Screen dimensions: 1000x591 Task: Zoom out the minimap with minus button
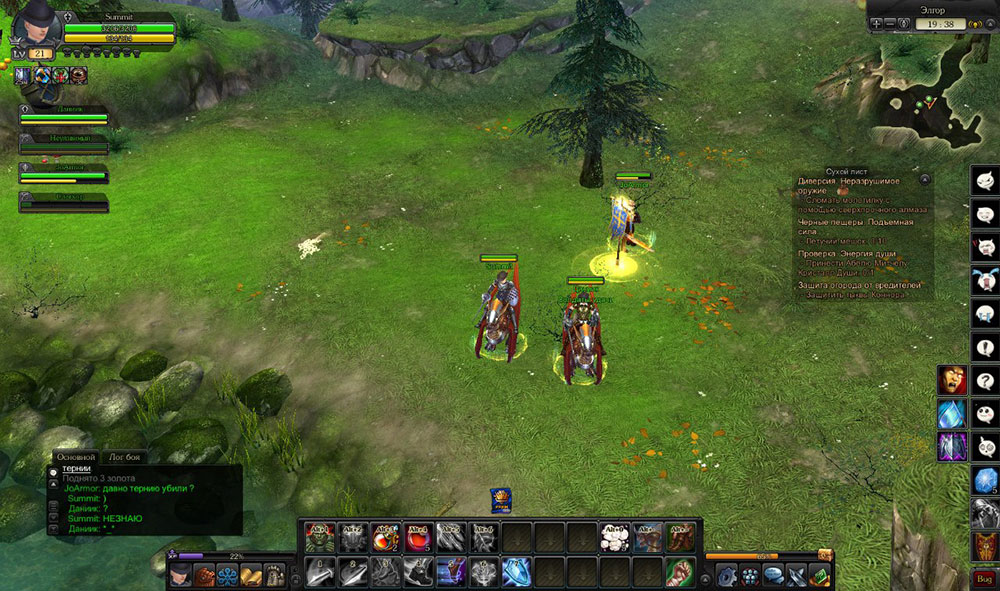890,24
